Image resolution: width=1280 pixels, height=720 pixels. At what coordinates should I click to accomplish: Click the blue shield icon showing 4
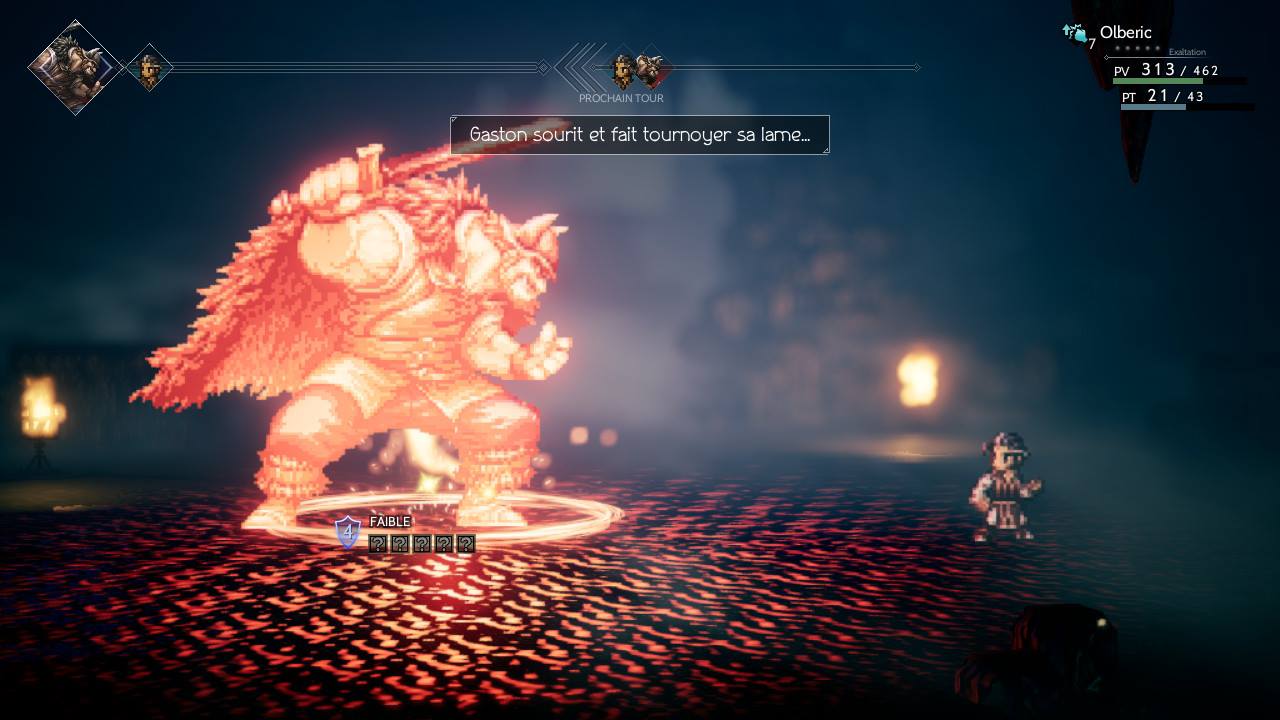[347, 532]
